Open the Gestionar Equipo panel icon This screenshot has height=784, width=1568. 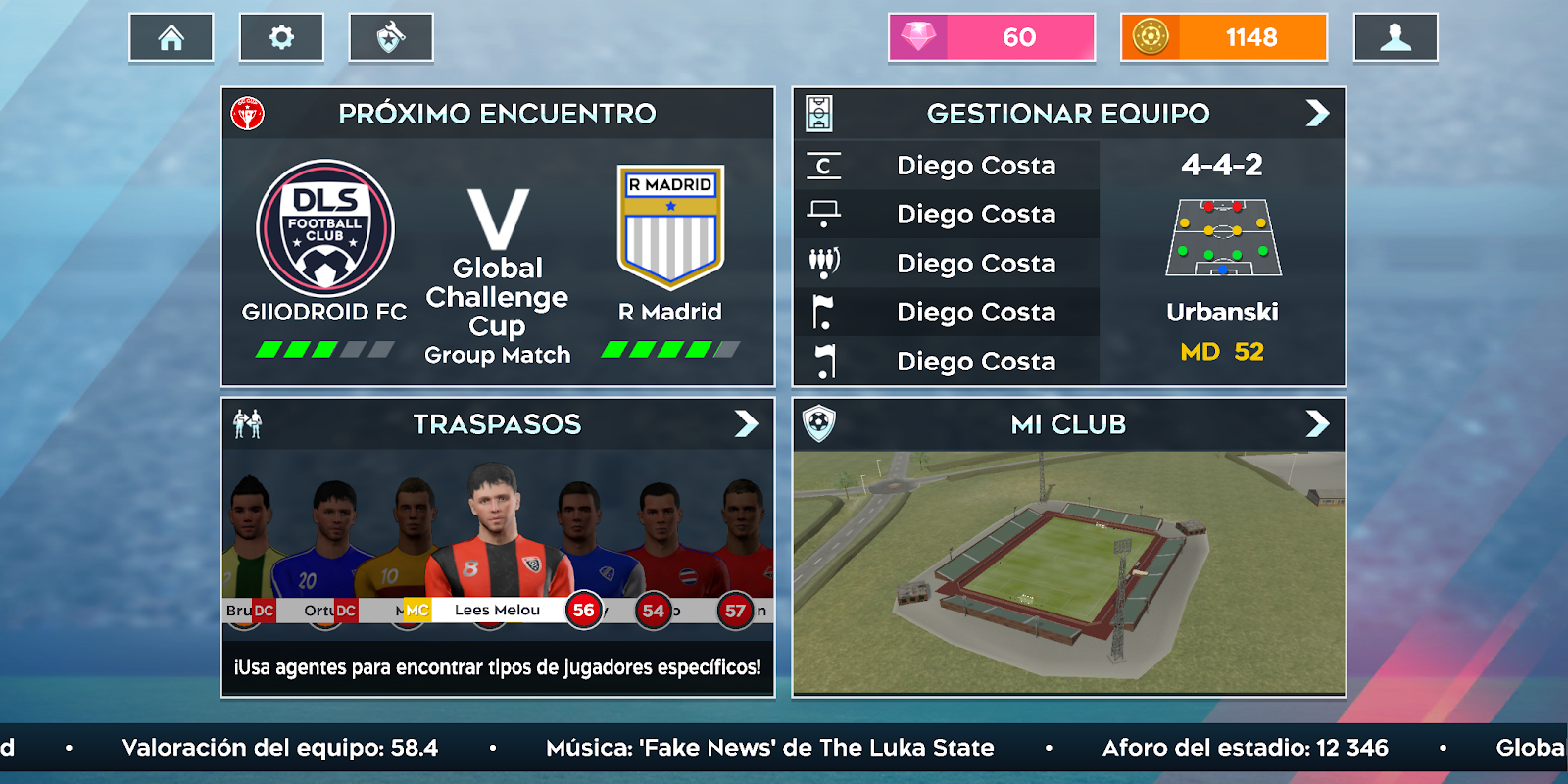818,113
